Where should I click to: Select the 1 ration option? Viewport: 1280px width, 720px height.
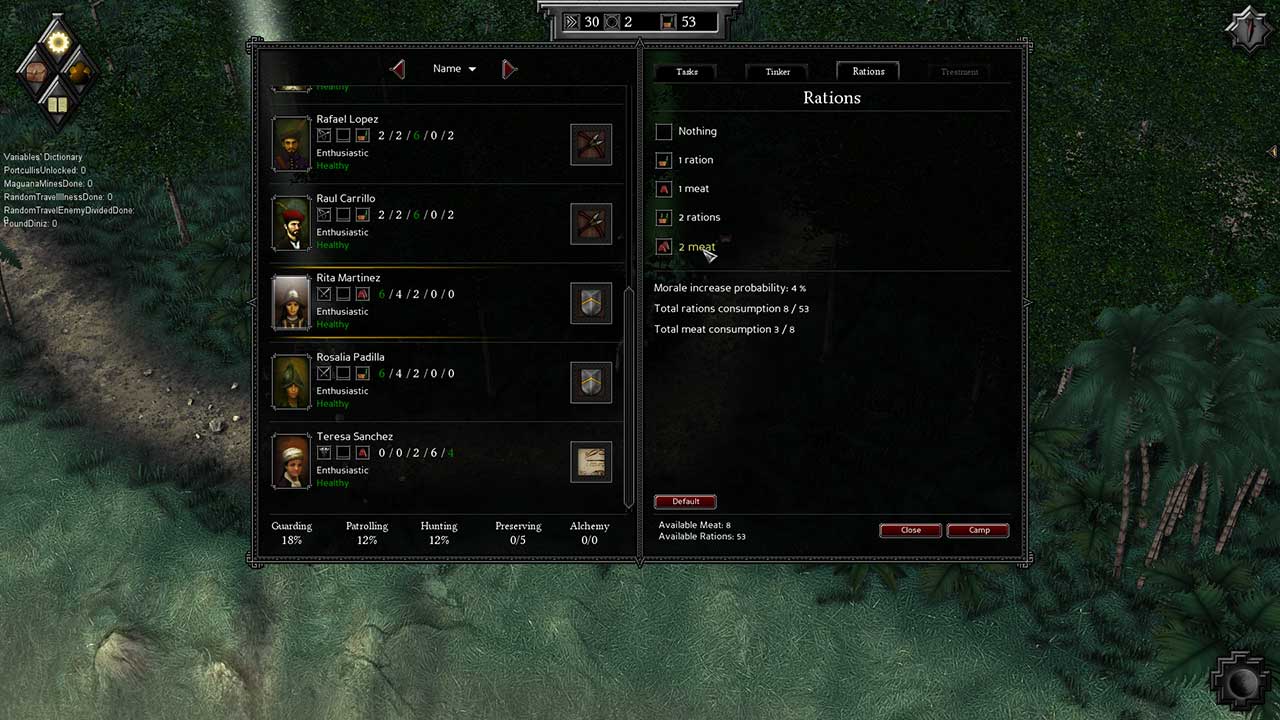[x=664, y=160]
